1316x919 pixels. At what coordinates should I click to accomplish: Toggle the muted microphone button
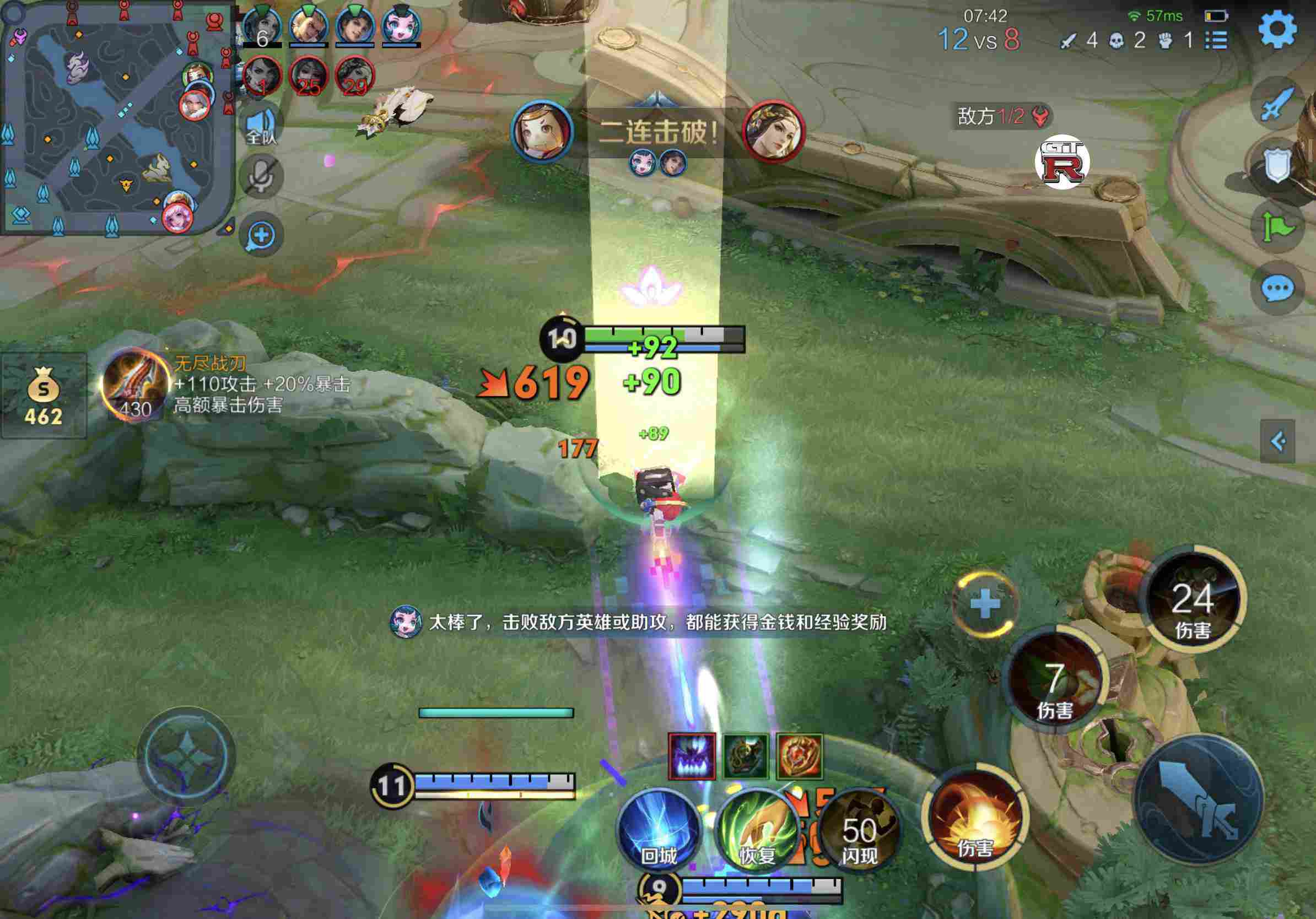click(x=261, y=175)
